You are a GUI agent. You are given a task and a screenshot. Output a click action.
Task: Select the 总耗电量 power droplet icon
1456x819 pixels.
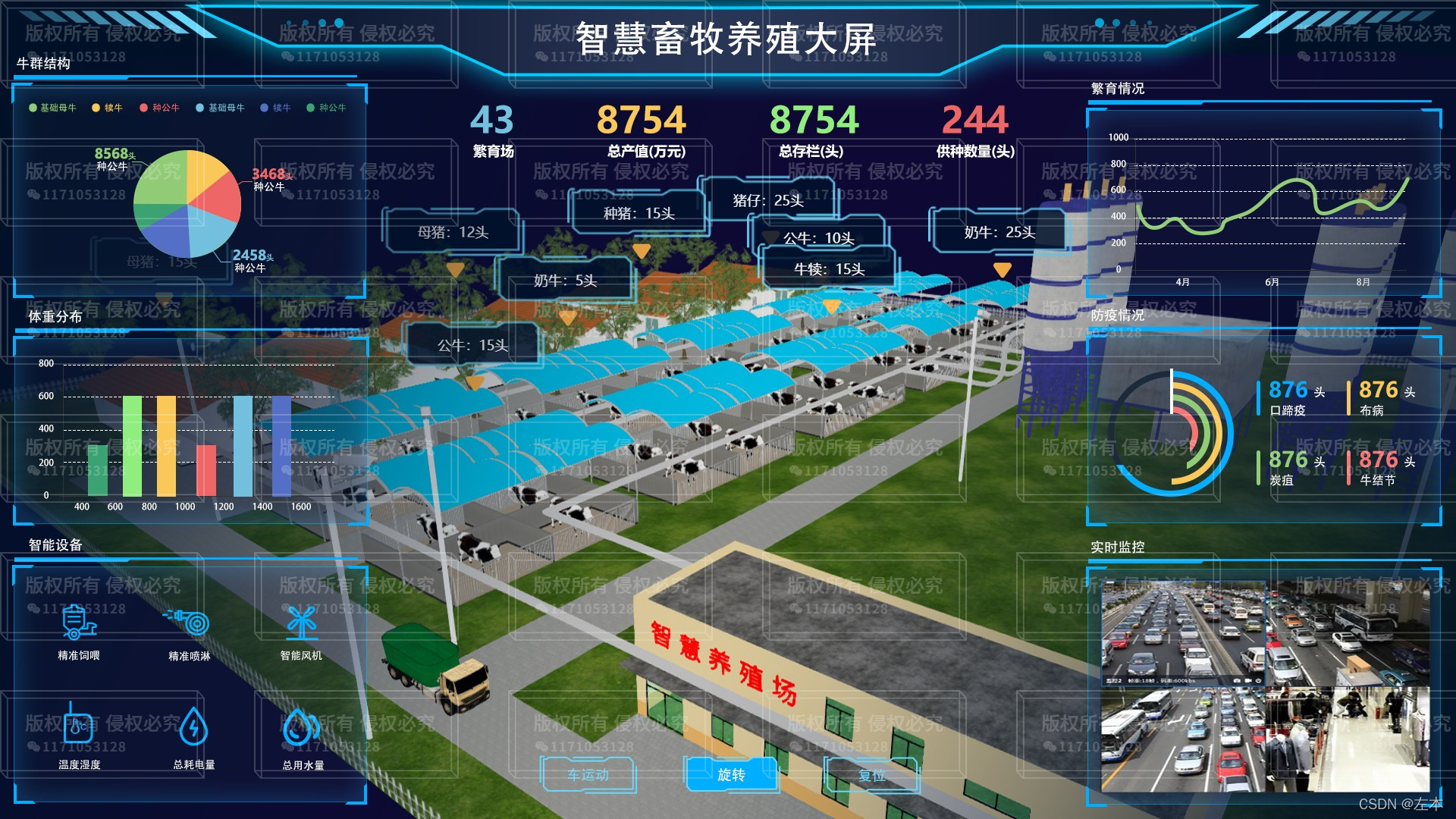[195, 728]
